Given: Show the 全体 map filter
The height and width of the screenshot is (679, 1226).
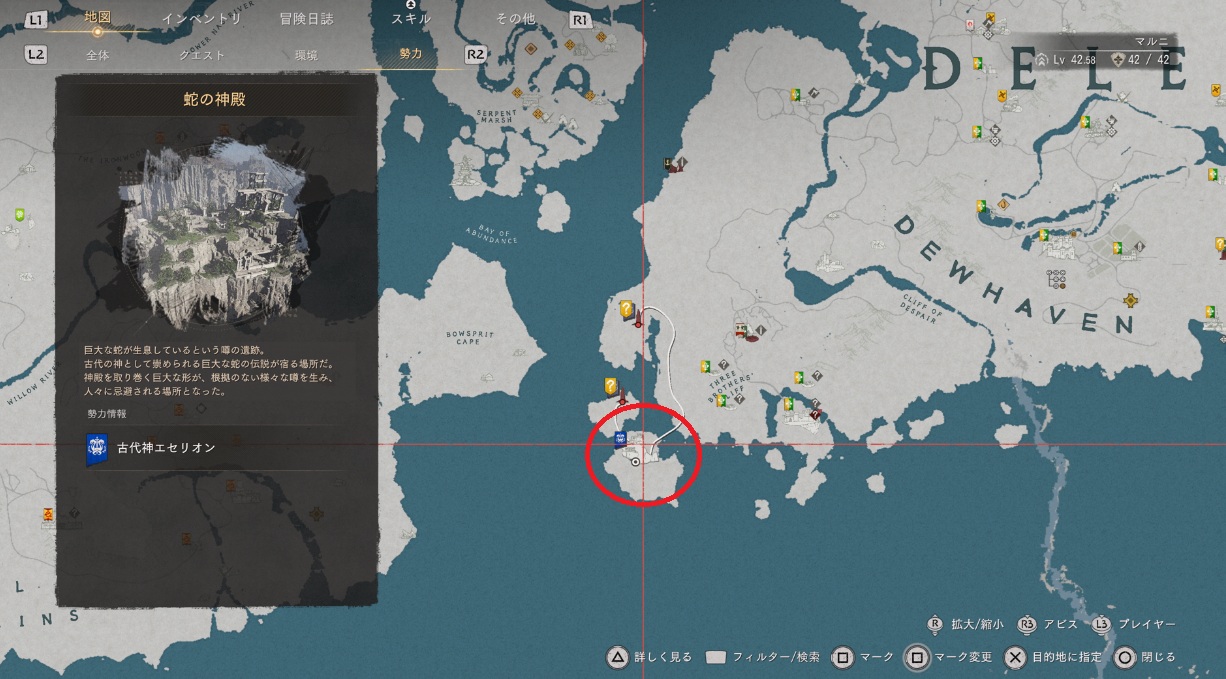Looking at the screenshot, I should pyautogui.click(x=98, y=55).
